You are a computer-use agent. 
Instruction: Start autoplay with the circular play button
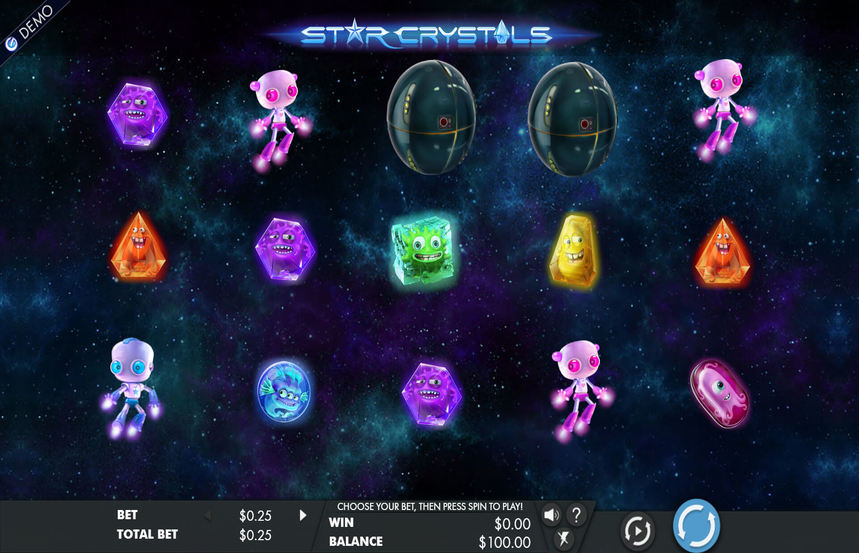(x=636, y=528)
